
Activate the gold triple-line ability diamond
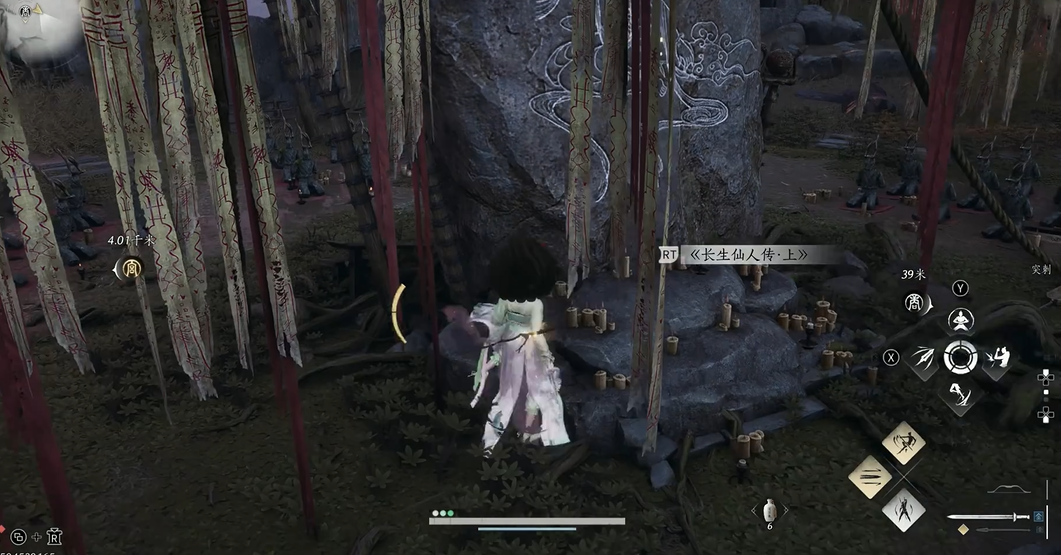tap(870, 477)
